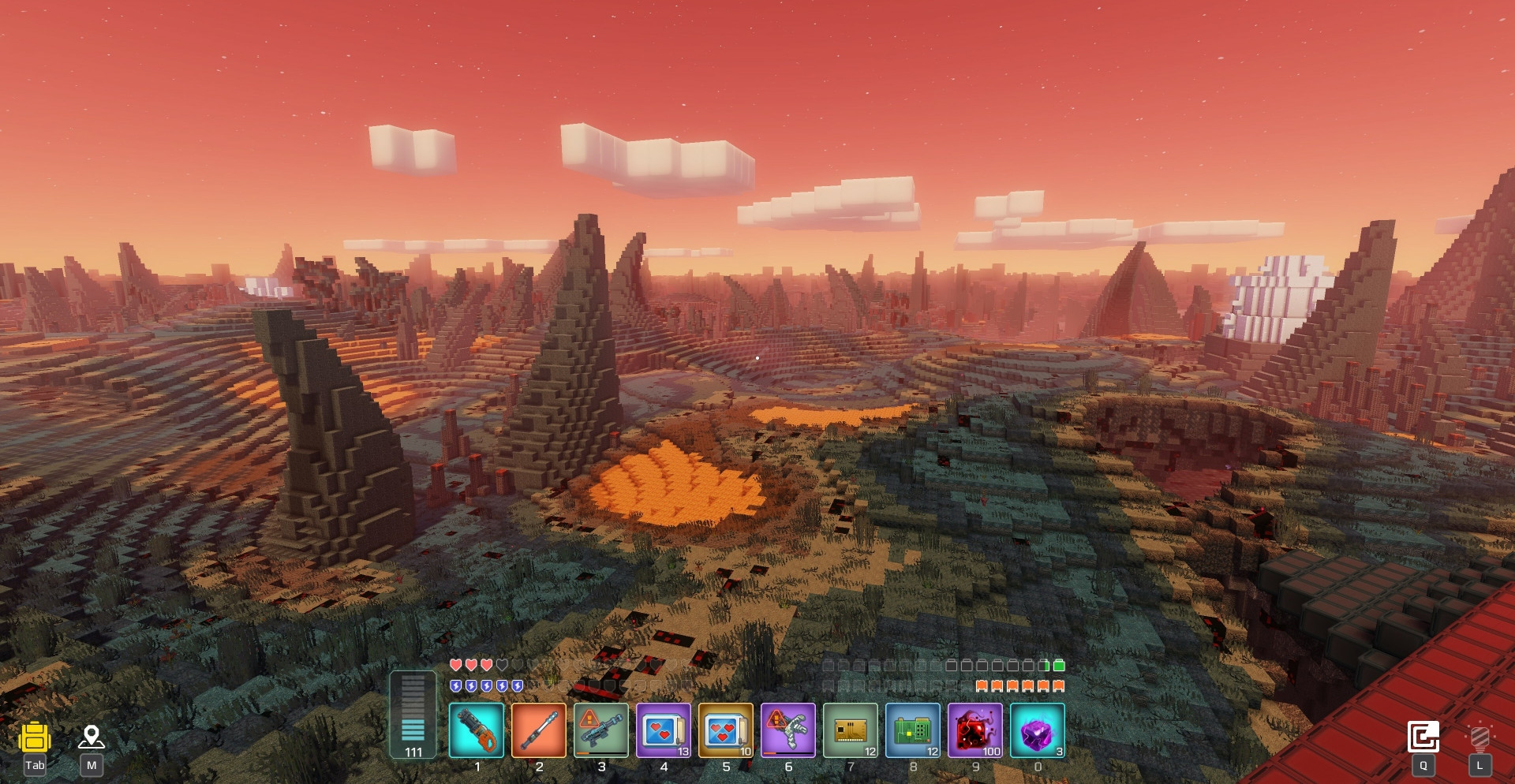Screen dimensions: 1515x784
Task: Open the map with the location pin icon
Action: (92, 737)
